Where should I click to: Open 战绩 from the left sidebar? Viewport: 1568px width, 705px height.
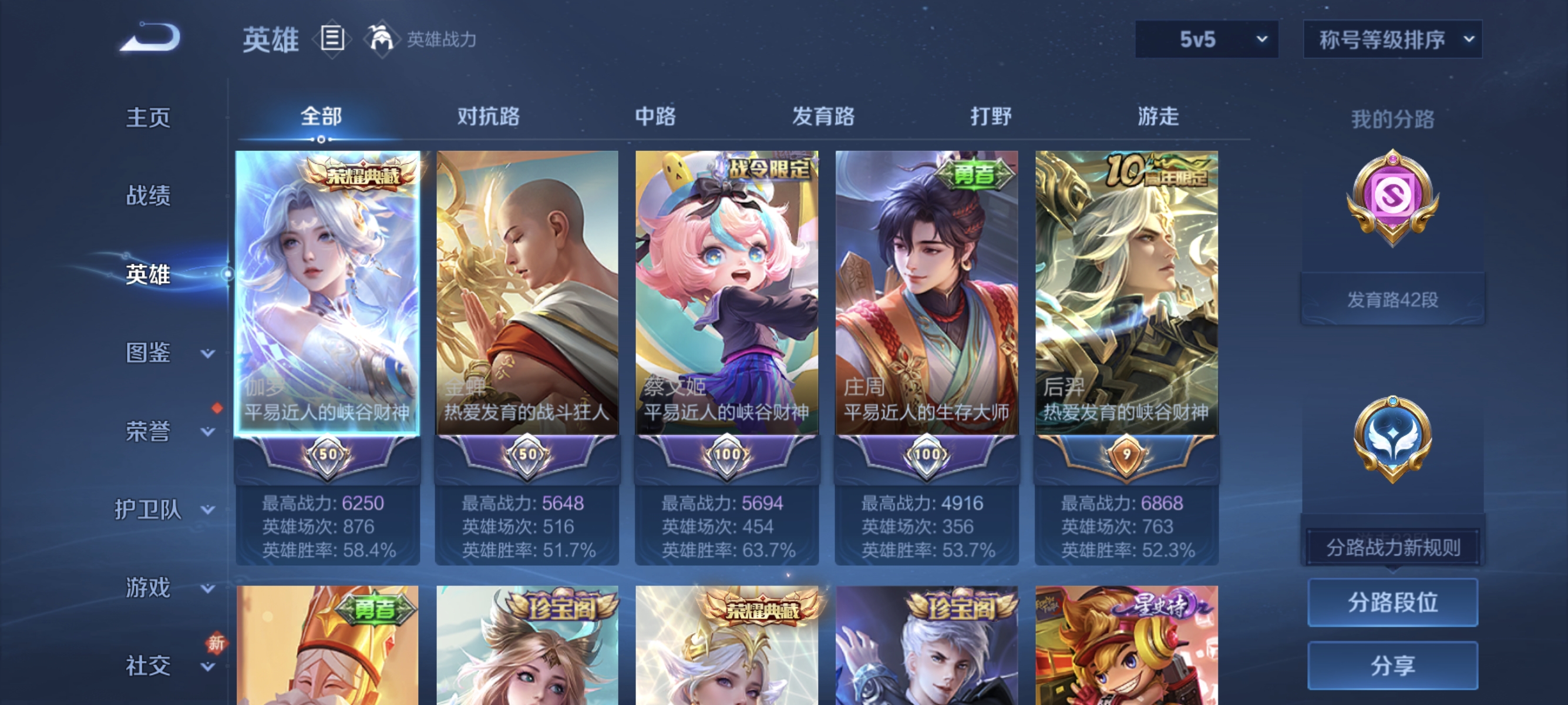148,196
